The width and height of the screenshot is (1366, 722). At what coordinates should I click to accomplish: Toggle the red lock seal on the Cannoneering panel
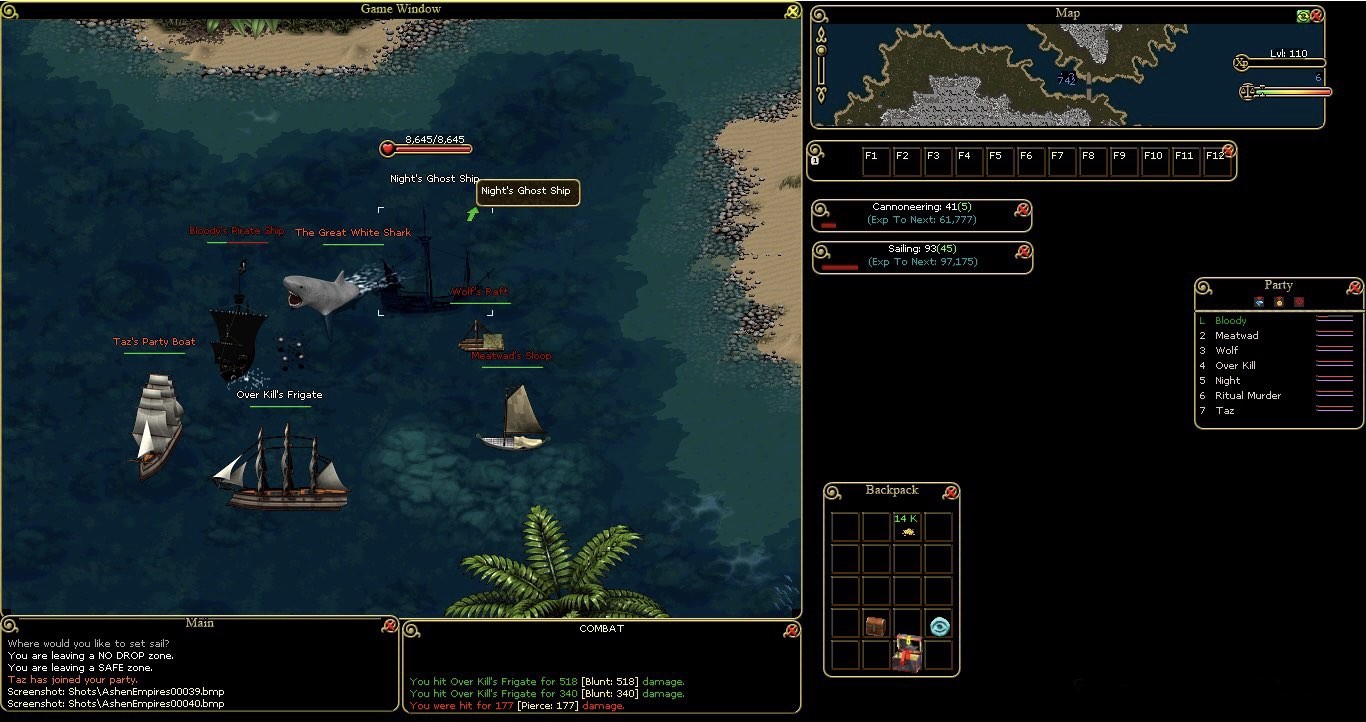1021,210
